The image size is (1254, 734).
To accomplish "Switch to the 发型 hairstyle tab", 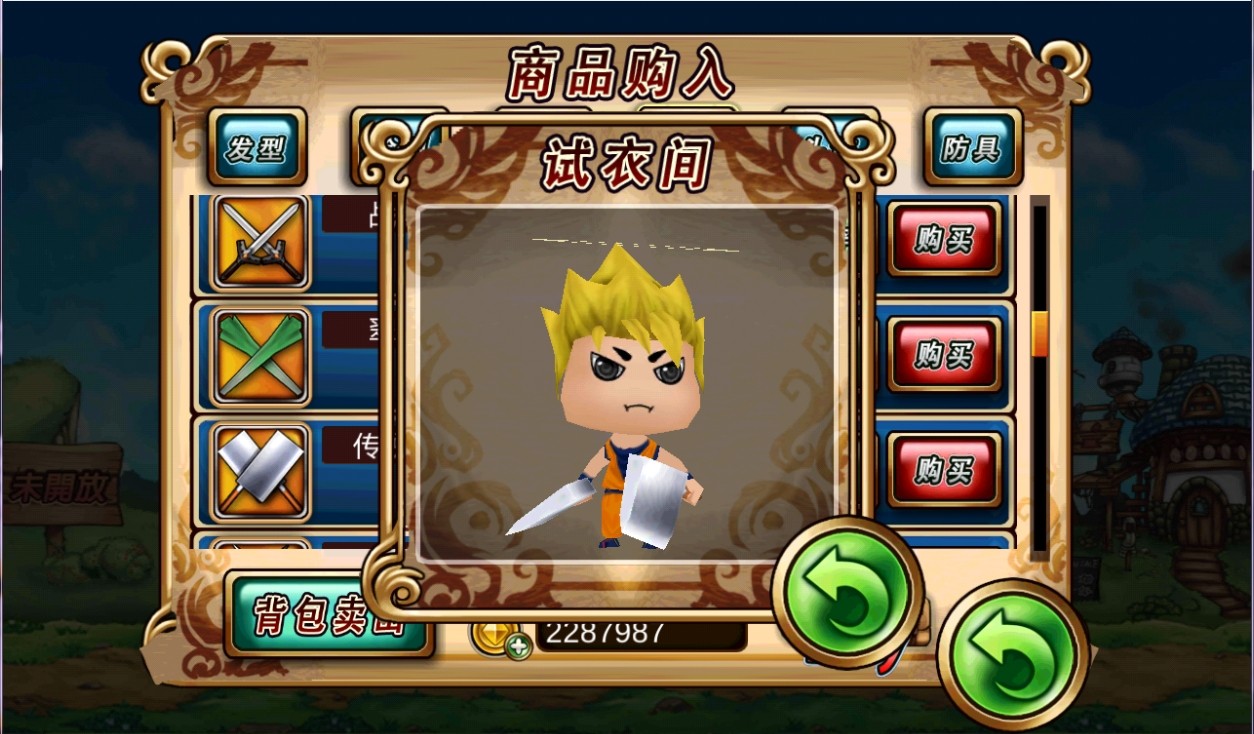I will [256, 149].
